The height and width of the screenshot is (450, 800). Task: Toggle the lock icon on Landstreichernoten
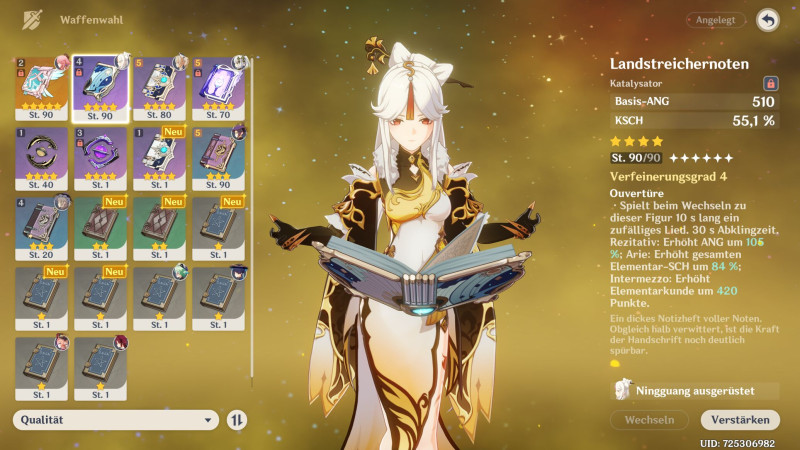(x=770, y=84)
